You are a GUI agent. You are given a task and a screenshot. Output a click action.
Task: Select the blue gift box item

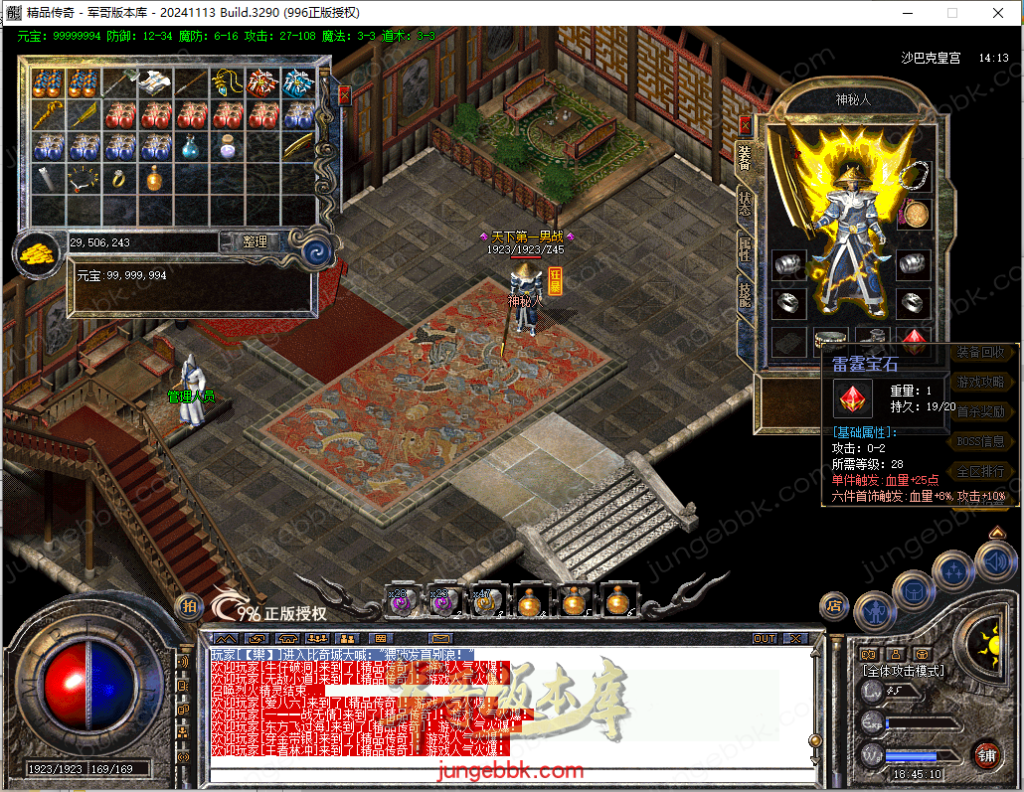[298, 82]
